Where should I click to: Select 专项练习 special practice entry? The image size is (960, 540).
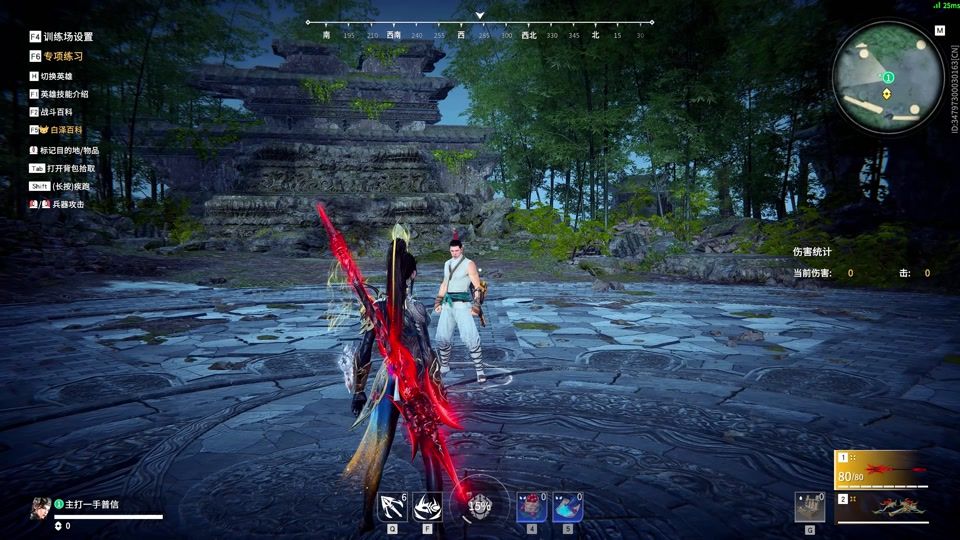click(62, 57)
